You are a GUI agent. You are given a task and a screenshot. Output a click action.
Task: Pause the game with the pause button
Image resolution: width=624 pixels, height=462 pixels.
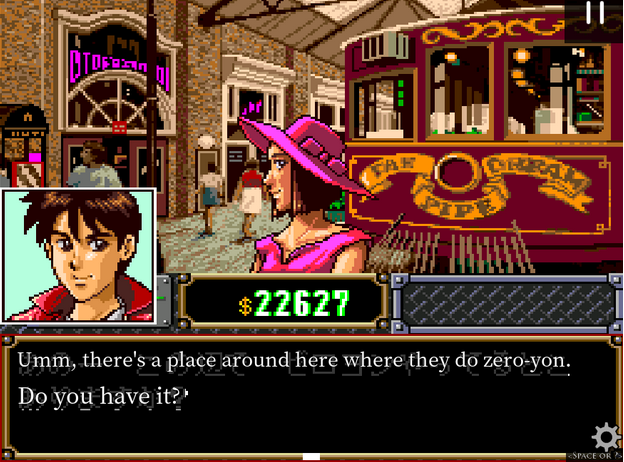pyautogui.click(x=595, y=13)
